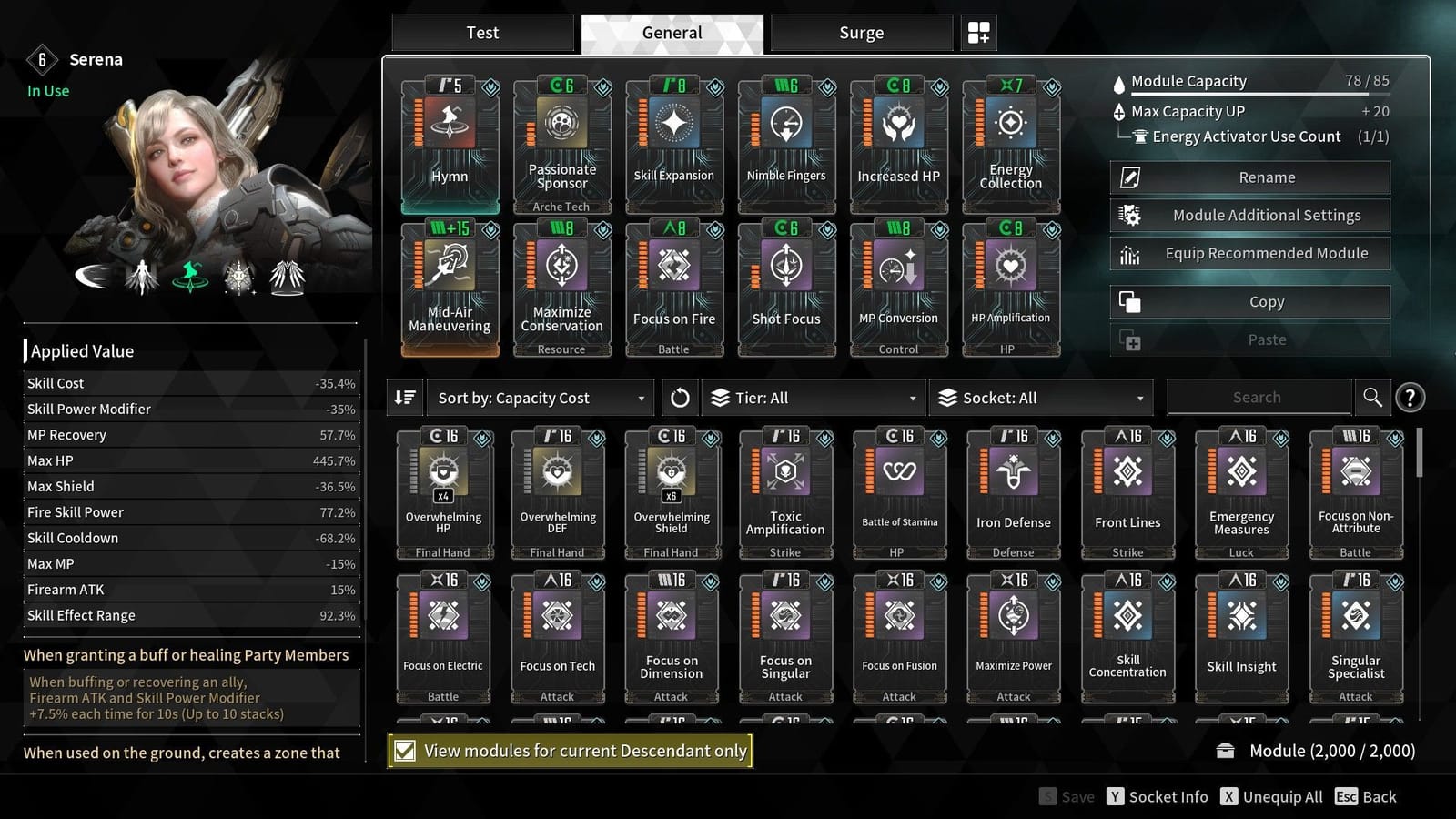Viewport: 1456px width, 819px height.
Task: Toggle the sort order icon
Action: pyautogui.click(x=405, y=398)
